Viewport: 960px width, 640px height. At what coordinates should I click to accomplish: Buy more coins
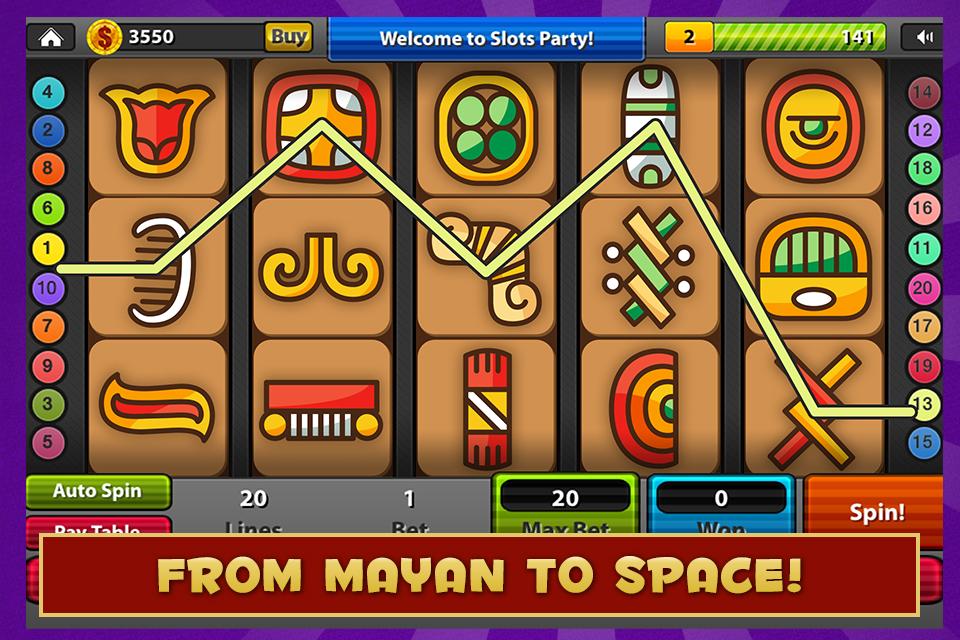pyautogui.click(x=288, y=38)
